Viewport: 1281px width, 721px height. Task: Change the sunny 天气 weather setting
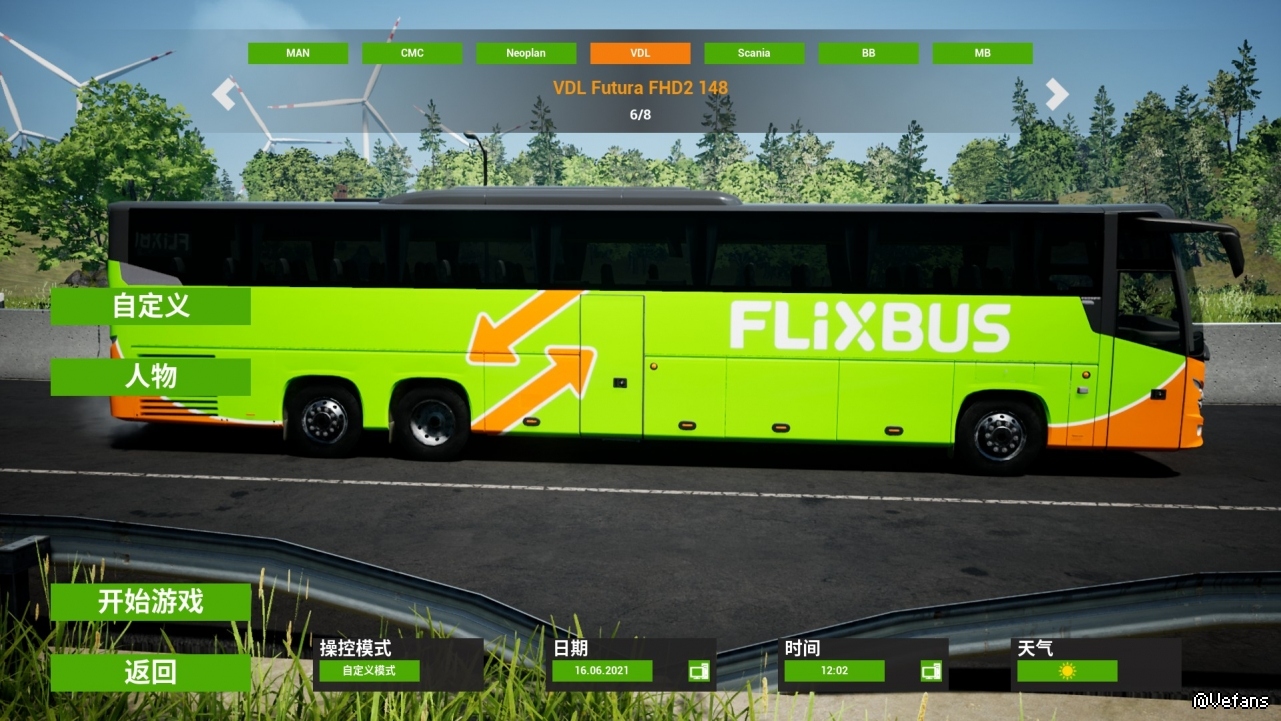[x=1067, y=671]
